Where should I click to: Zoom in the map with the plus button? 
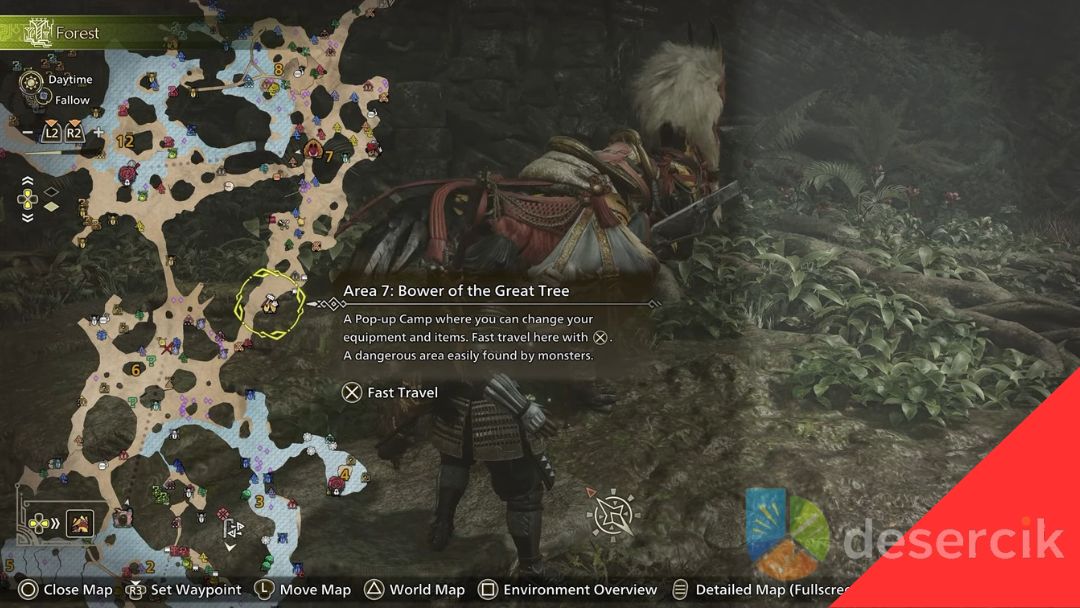pyautogui.click(x=98, y=133)
